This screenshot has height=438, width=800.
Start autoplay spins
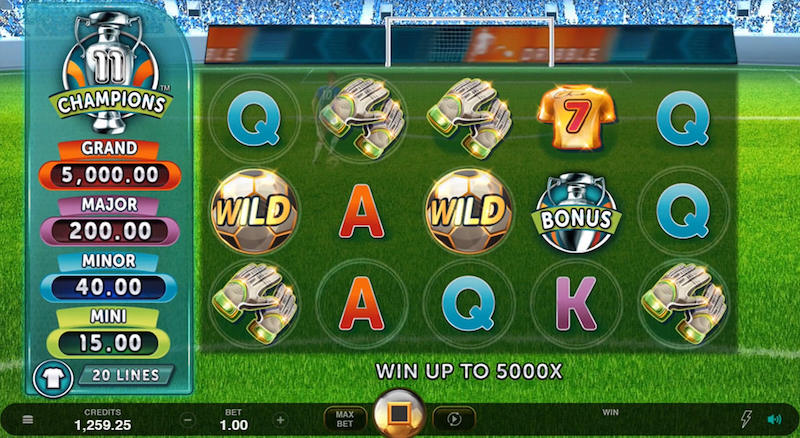(454, 419)
